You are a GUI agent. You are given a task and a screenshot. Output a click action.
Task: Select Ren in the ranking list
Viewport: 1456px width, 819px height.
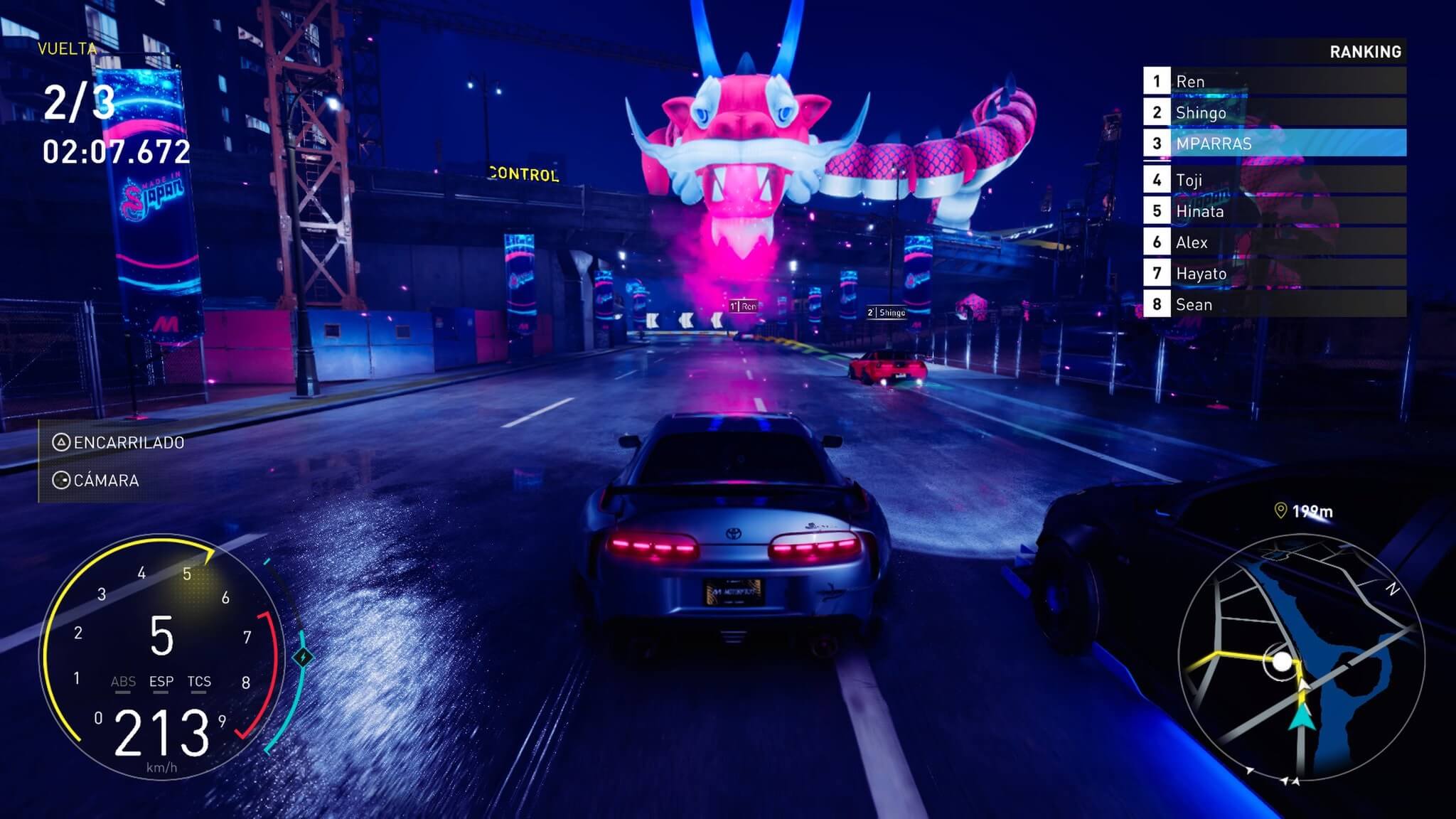click(1274, 81)
